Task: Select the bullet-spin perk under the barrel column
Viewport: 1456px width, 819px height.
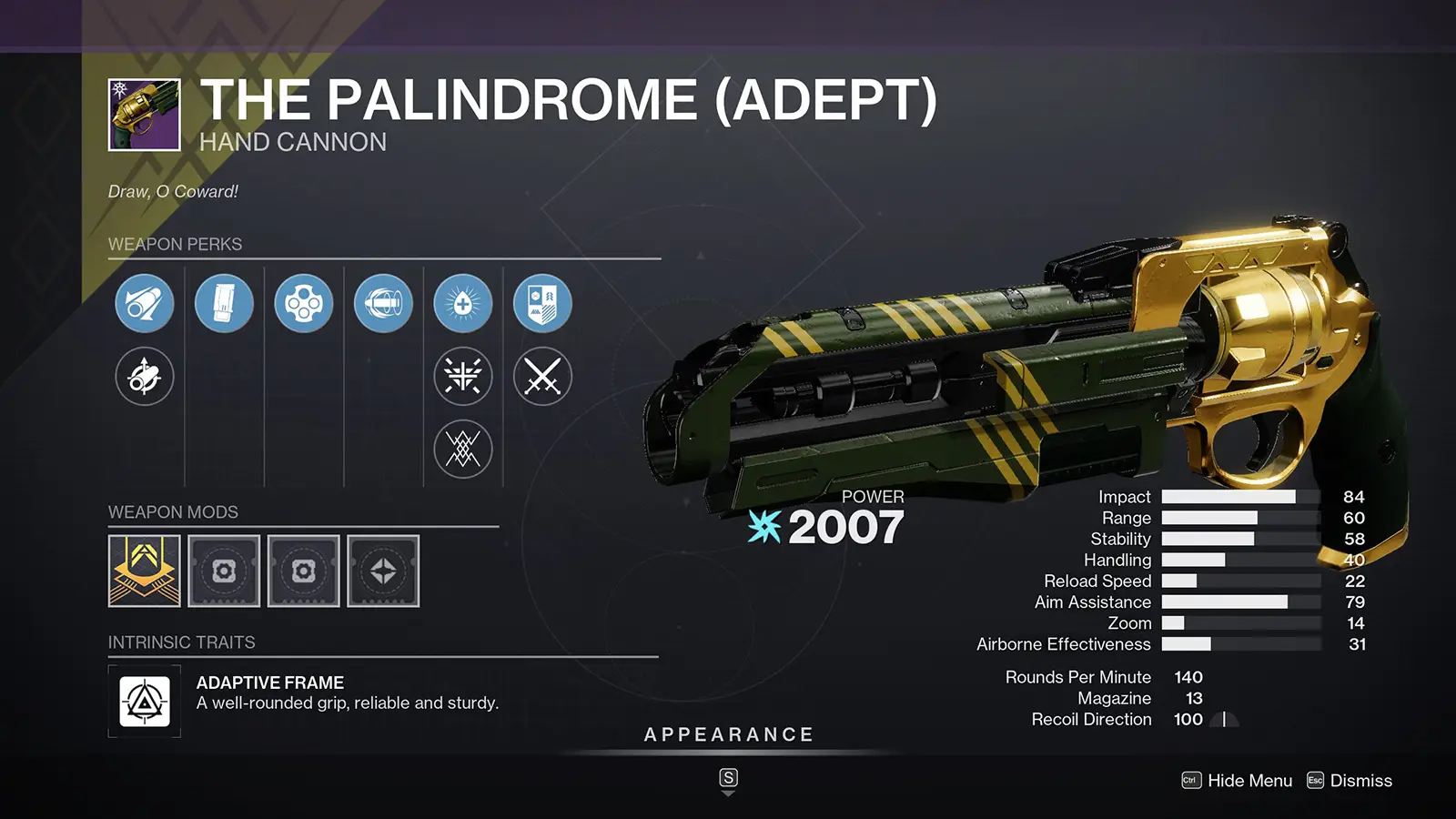Action: (144, 377)
